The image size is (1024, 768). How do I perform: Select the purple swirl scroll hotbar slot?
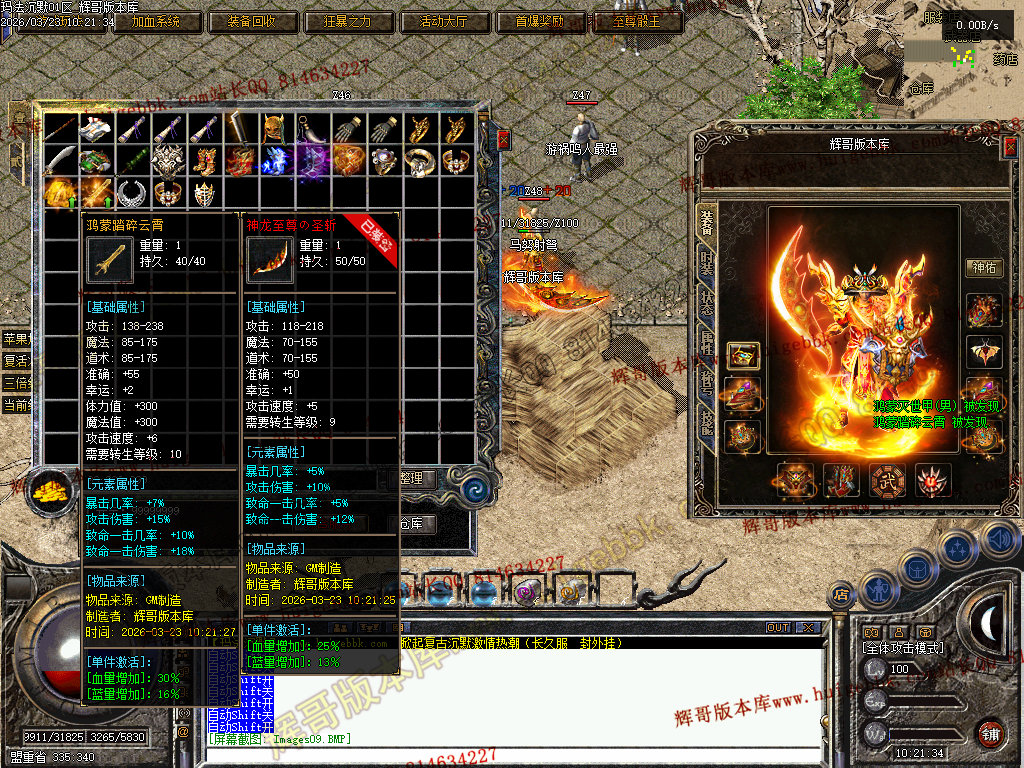pyautogui.click(x=524, y=593)
